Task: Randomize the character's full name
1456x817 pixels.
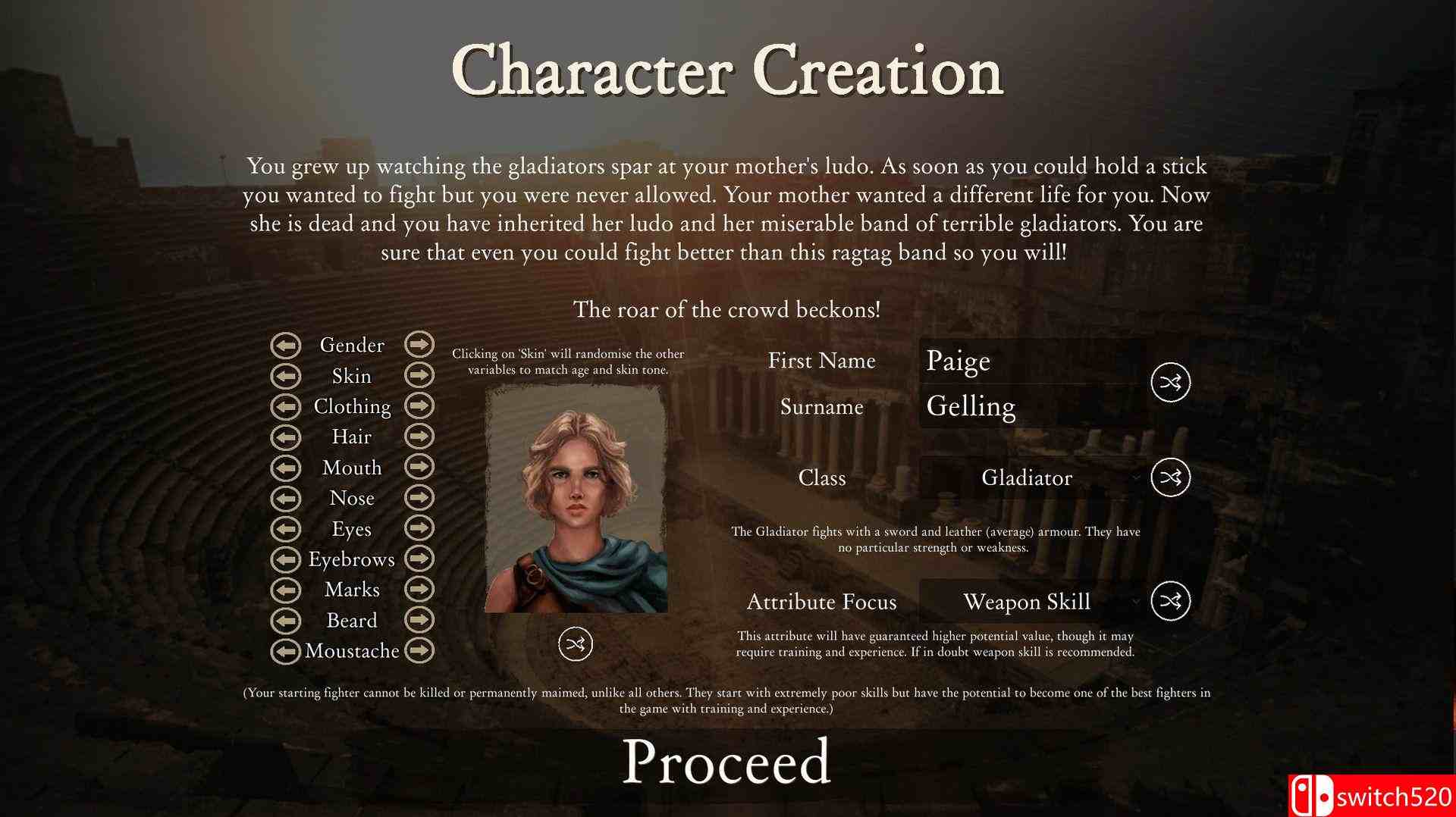Action: point(1169,383)
